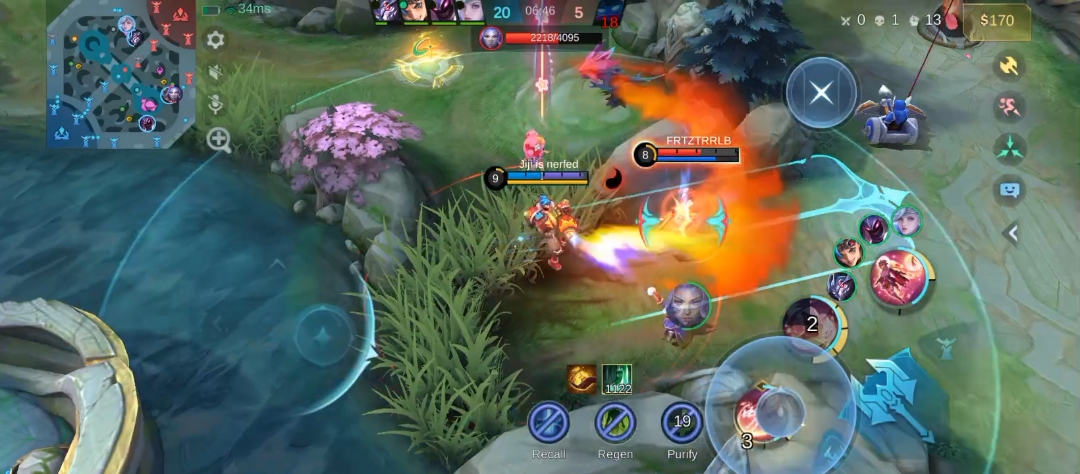Click the magnifier zoom-in icon
1080x474 pixels.
(218, 140)
